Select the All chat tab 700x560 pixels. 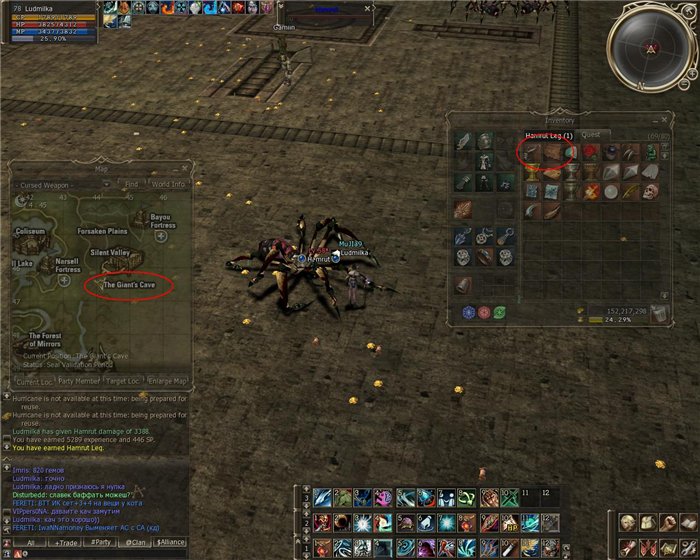(x=31, y=542)
